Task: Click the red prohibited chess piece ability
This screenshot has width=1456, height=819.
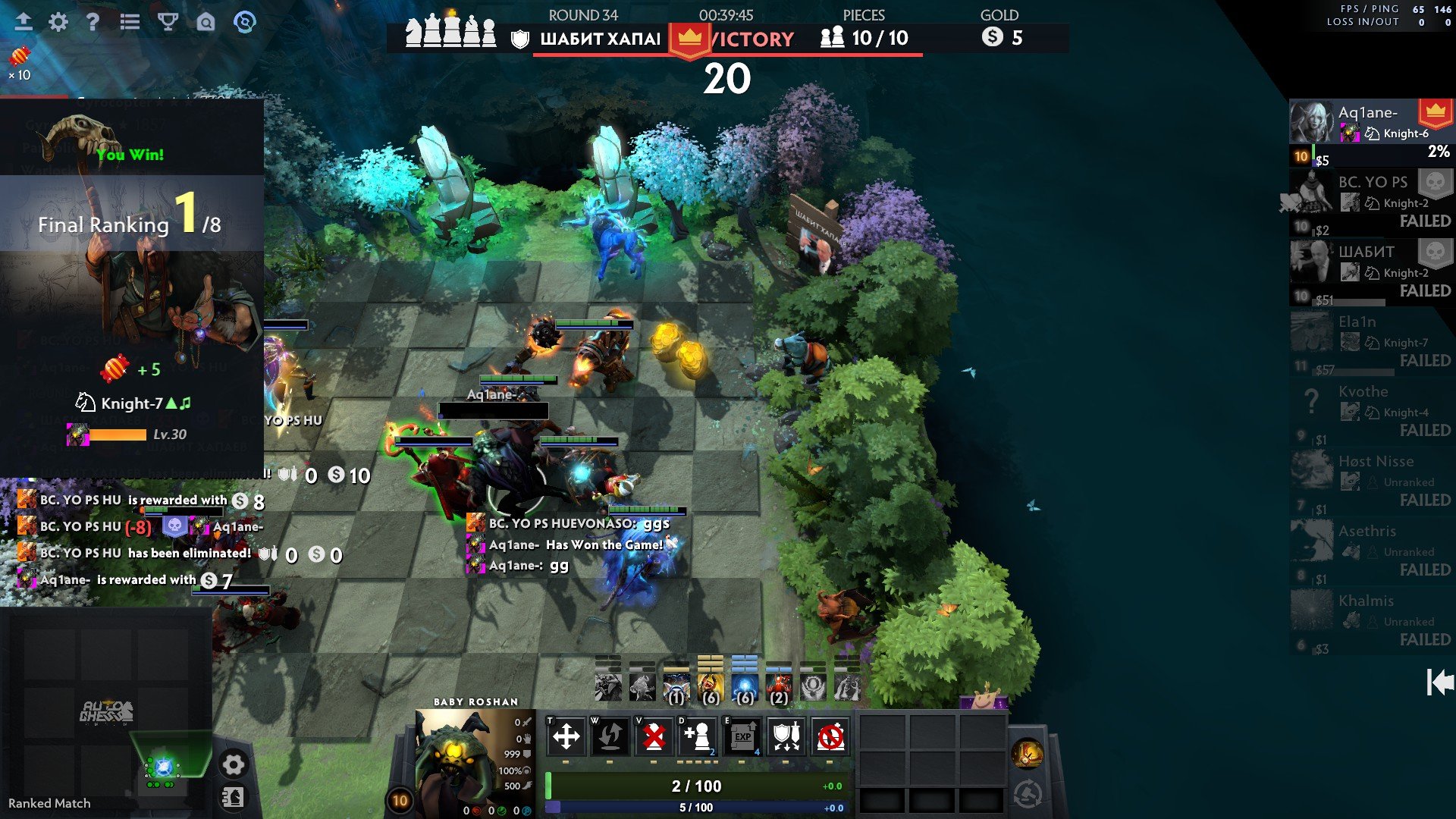Action: click(x=830, y=736)
